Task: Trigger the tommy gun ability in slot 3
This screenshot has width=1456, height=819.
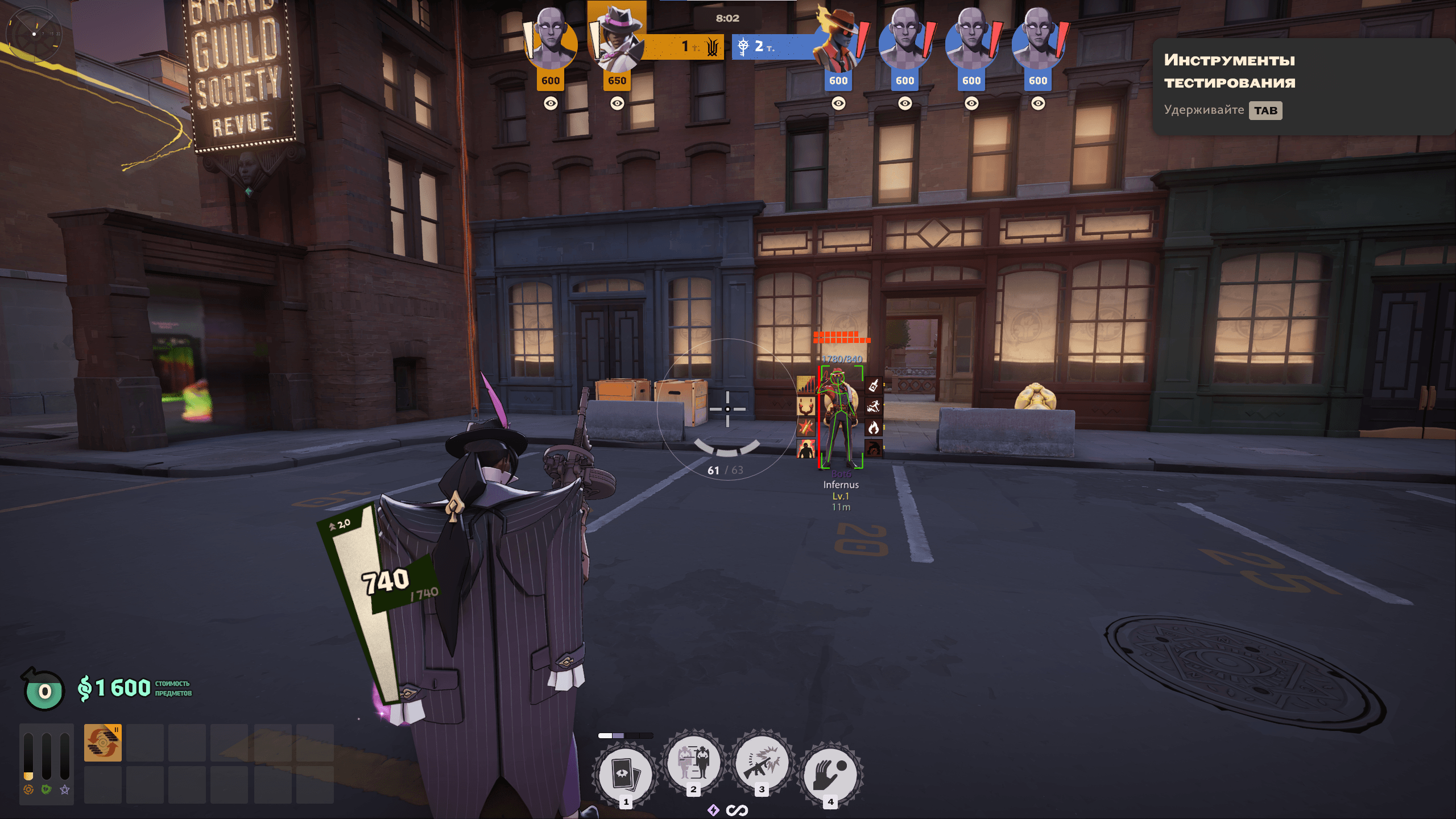Action: [762, 763]
